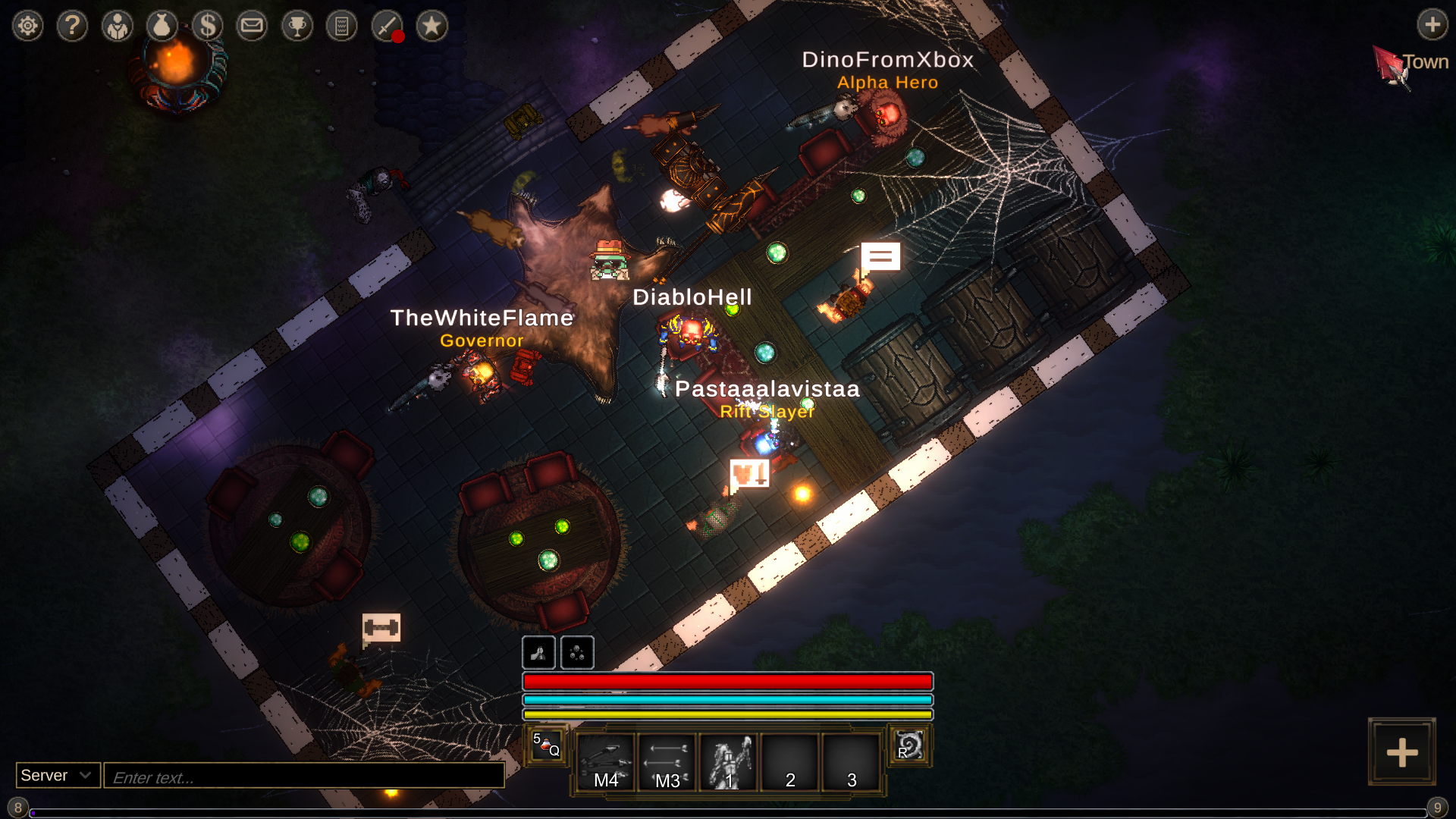The image size is (1456, 819).
Task: Focus the Enter text chat field
Action: [303, 777]
